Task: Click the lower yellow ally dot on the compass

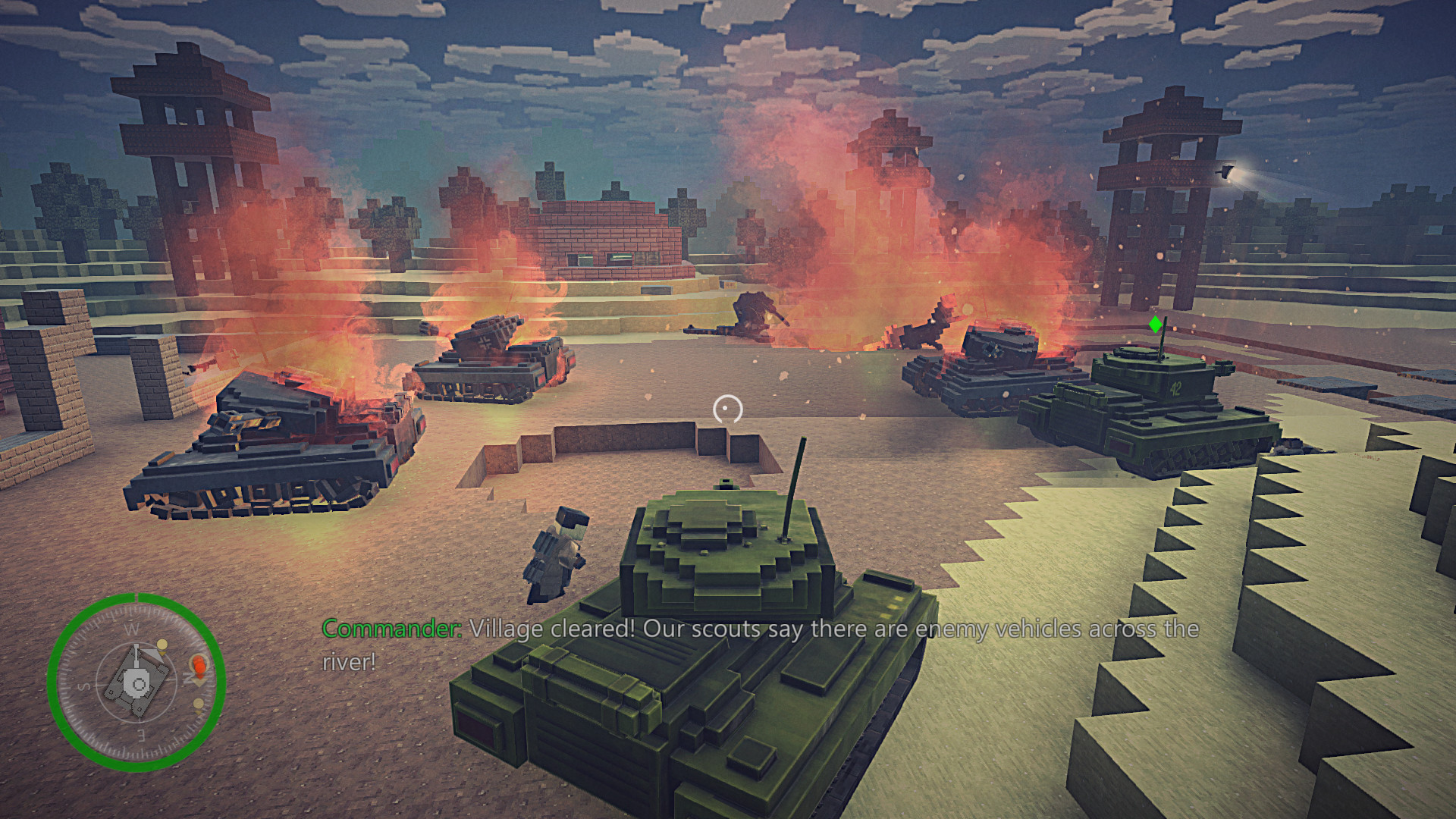Action: tap(199, 703)
